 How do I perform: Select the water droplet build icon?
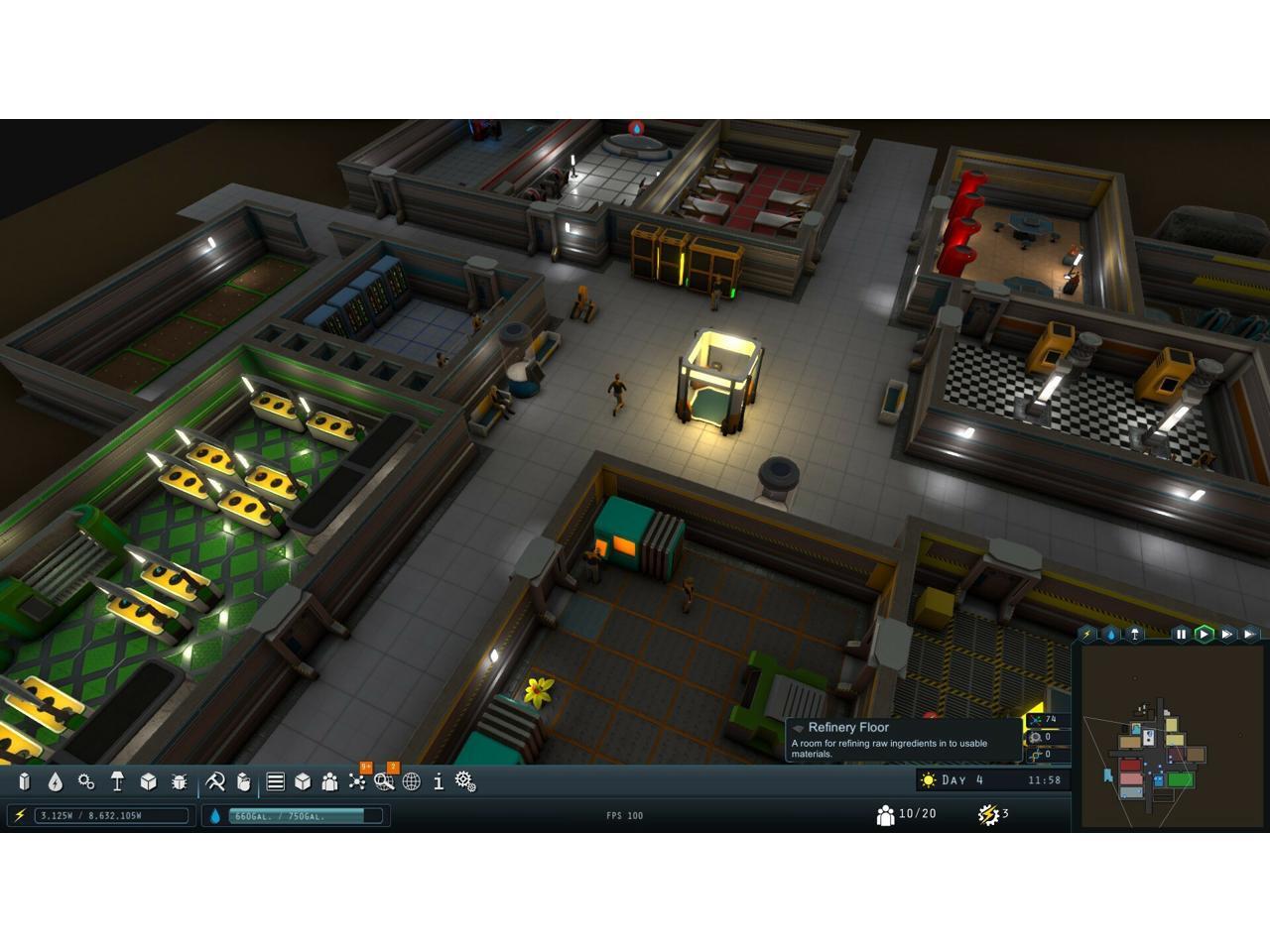(x=56, y=782)
